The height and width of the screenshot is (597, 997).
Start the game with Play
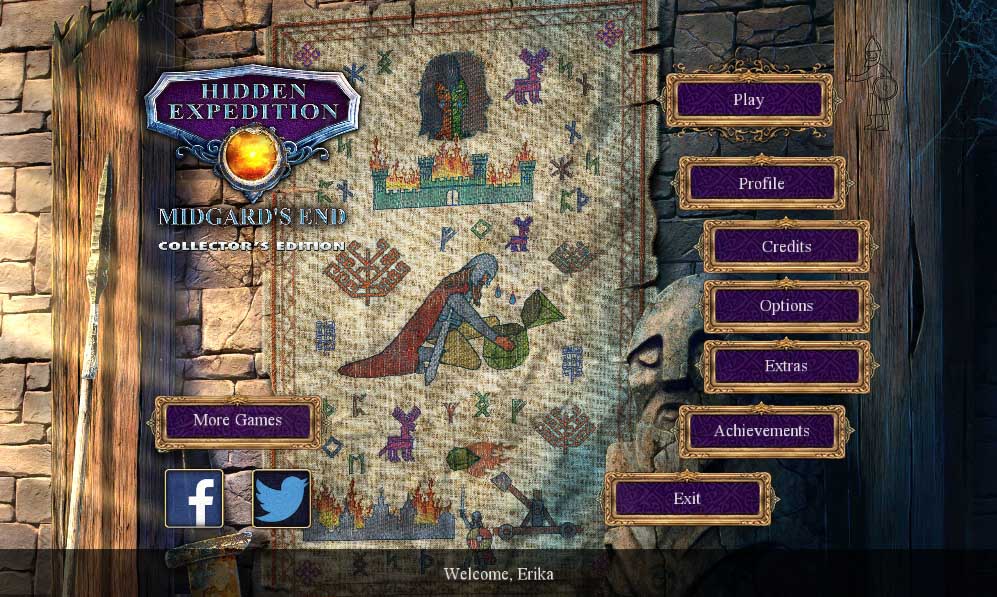point(749,100)
